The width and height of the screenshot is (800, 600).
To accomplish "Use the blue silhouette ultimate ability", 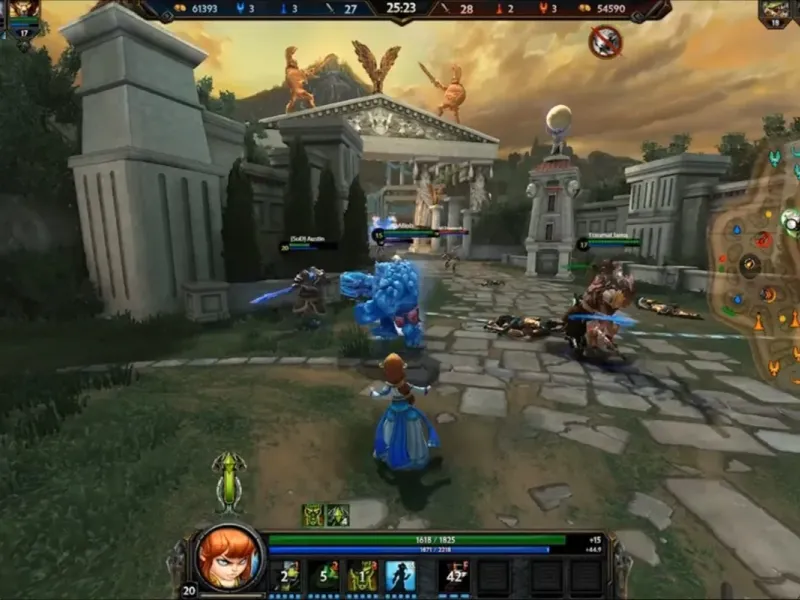I will pos(400,575).
